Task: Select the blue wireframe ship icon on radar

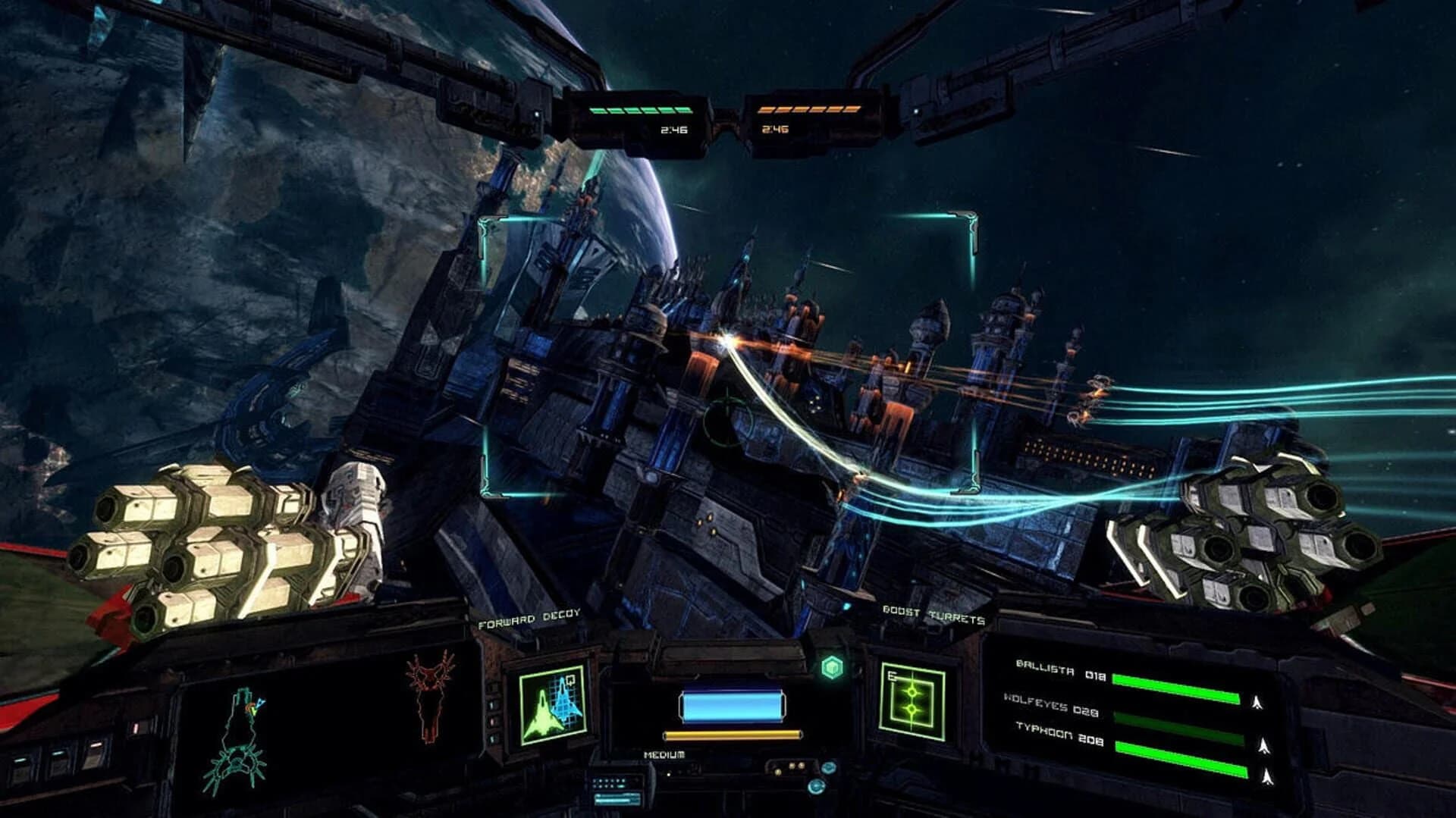Action: pos(563,704)
